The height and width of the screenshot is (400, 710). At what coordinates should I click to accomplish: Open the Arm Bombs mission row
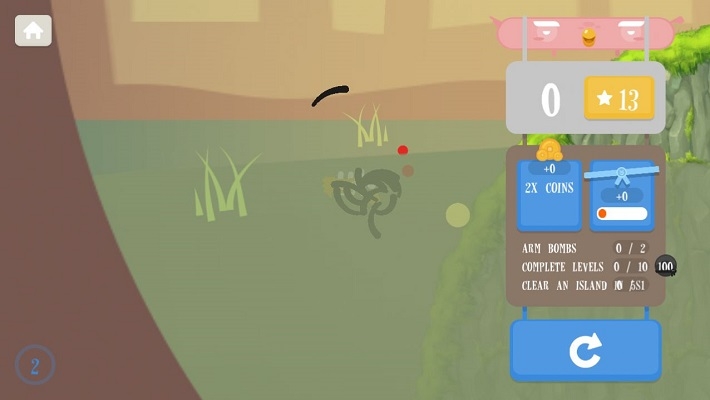click(585, 248)
